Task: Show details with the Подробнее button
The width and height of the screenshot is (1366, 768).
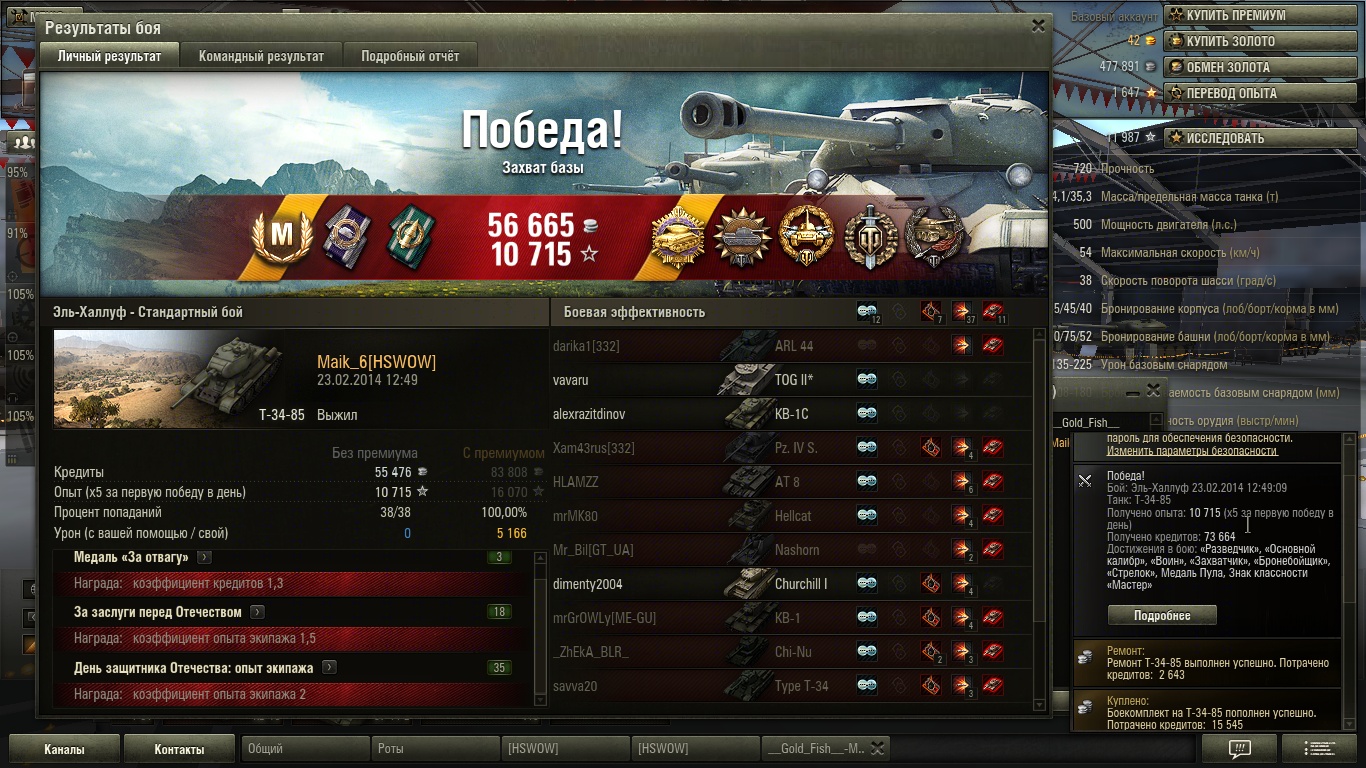Action: [1162, 616]
